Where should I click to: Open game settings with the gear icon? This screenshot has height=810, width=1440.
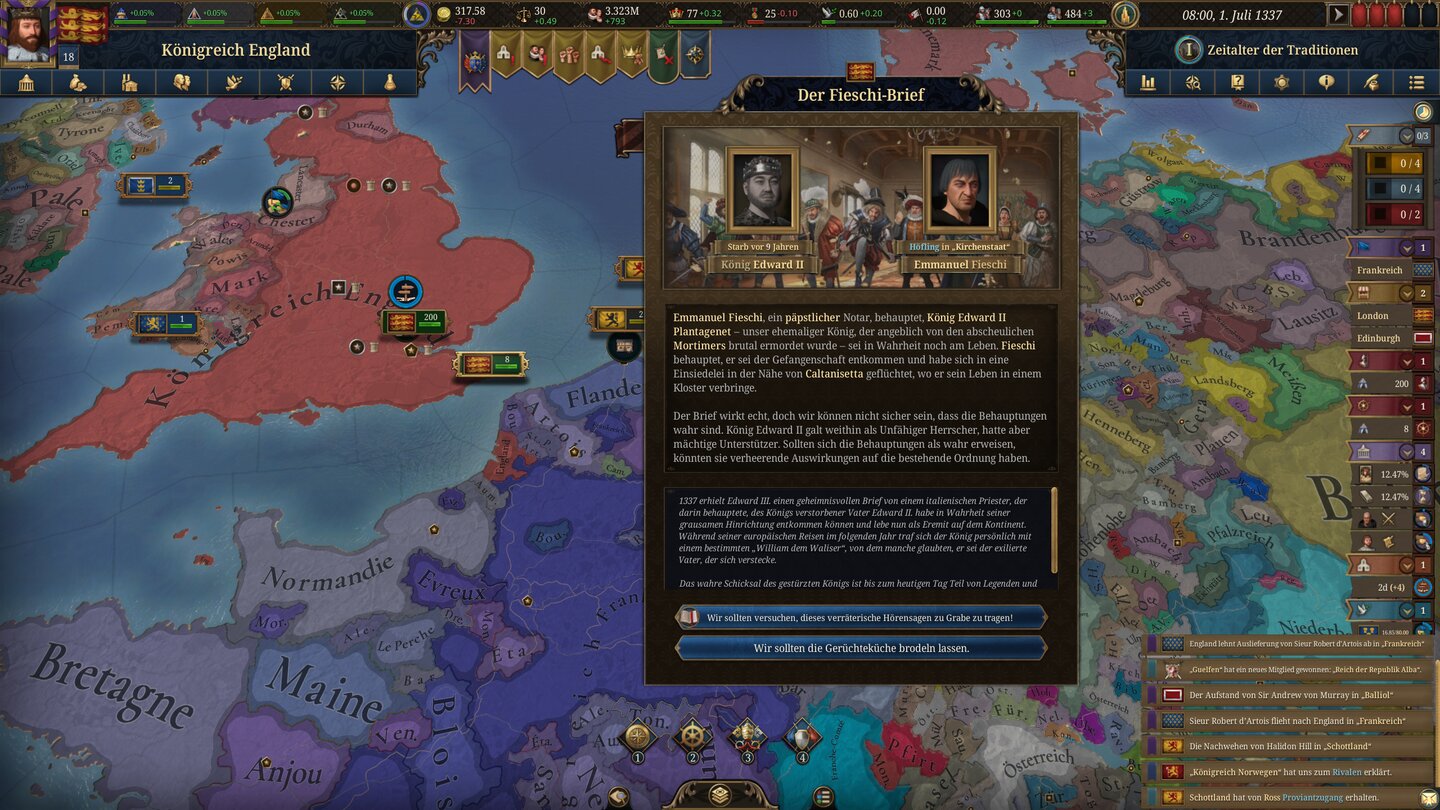click(x=1283, y=82)
